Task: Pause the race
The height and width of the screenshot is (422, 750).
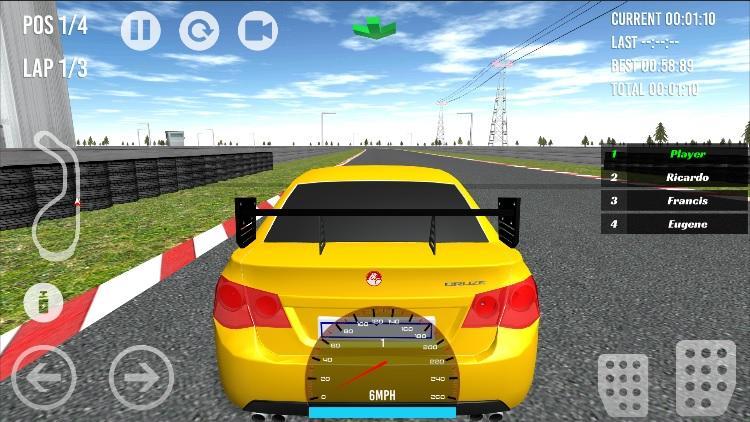Action: (x=141, y=30)
